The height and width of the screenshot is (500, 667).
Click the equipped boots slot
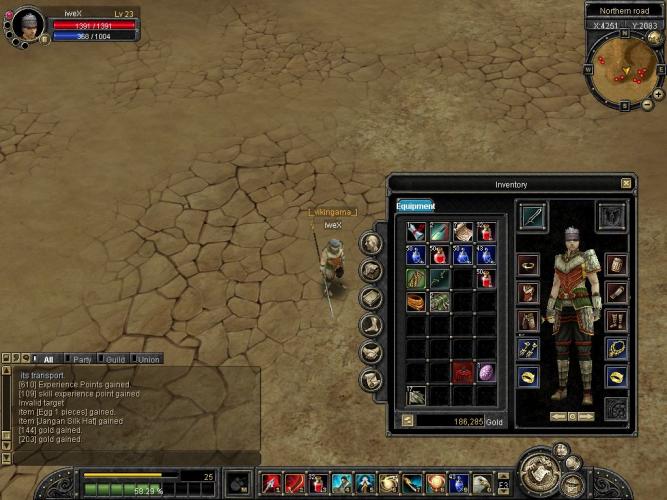(616, 320)
